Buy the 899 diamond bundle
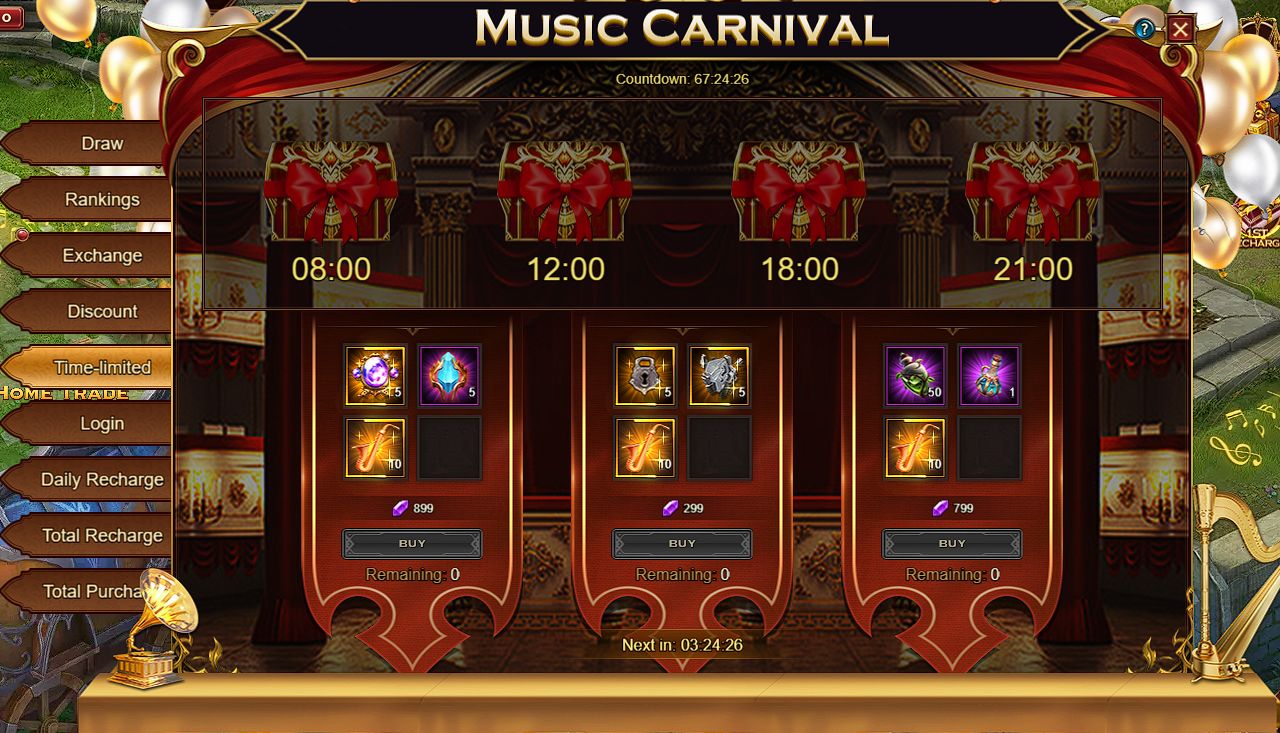Image resolution: width=1280 pixels, height=733 pixels. (x=412, y=544)
